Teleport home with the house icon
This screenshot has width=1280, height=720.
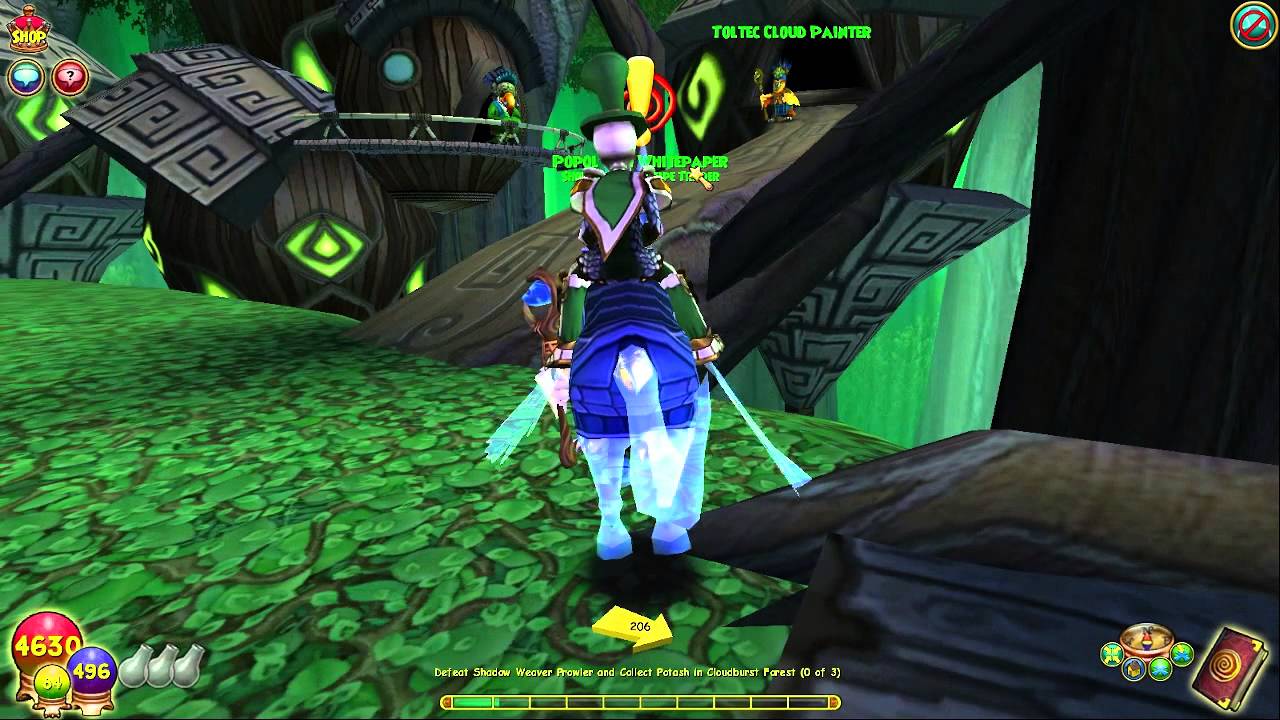[x=1134, y=669]
